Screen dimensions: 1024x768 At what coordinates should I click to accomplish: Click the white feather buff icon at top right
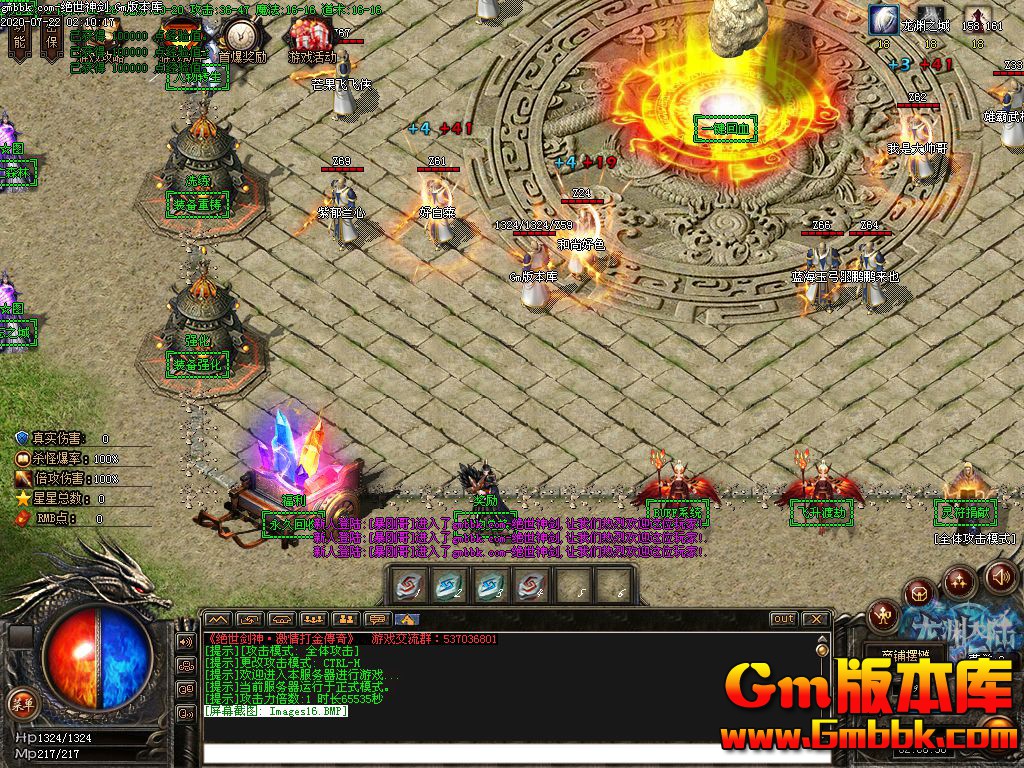[x=883, y=19]
